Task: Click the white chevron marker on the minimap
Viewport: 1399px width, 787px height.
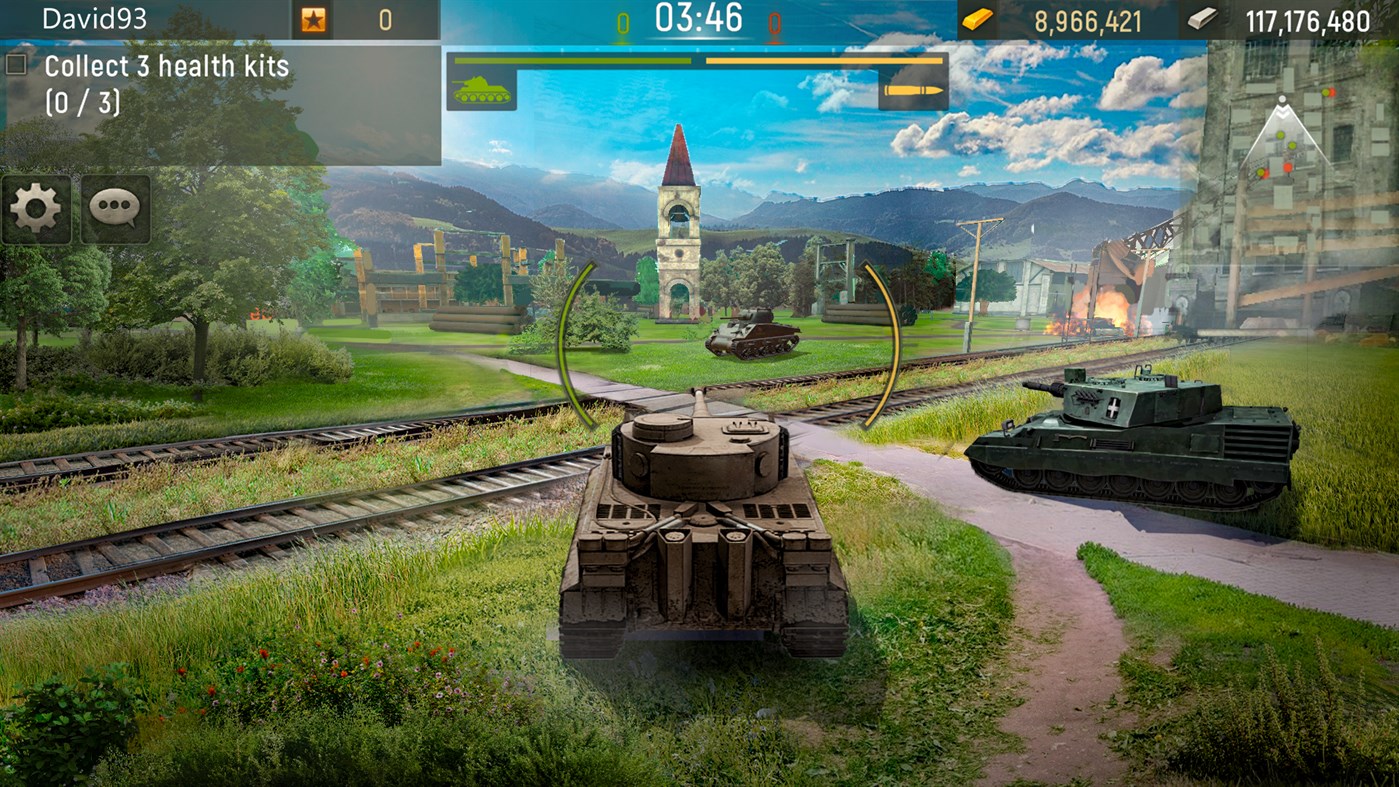Action: click(1282, 111)
